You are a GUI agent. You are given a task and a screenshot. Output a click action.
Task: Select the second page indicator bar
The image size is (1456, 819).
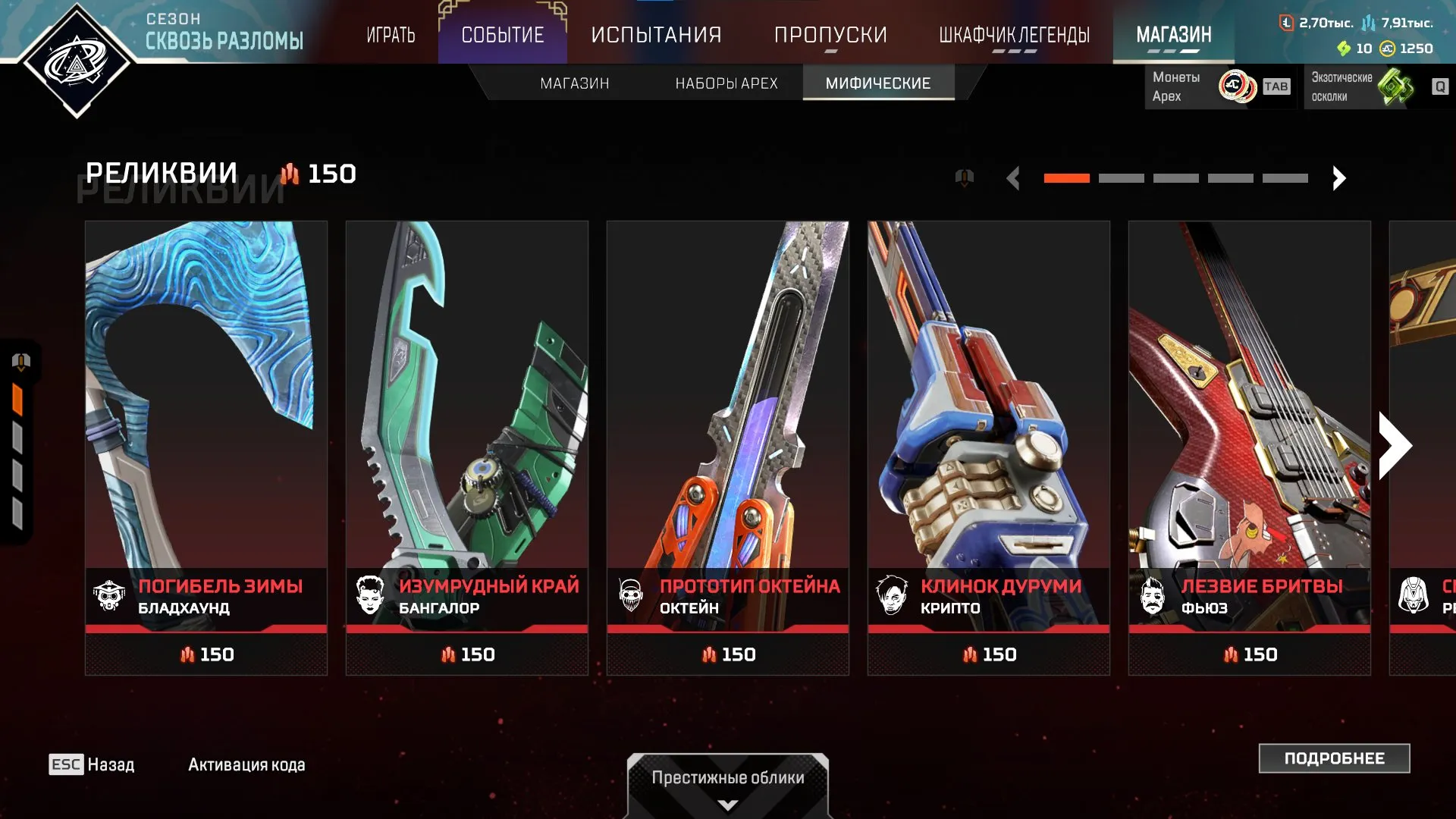pyautogui.click(x=1122, y=177)
